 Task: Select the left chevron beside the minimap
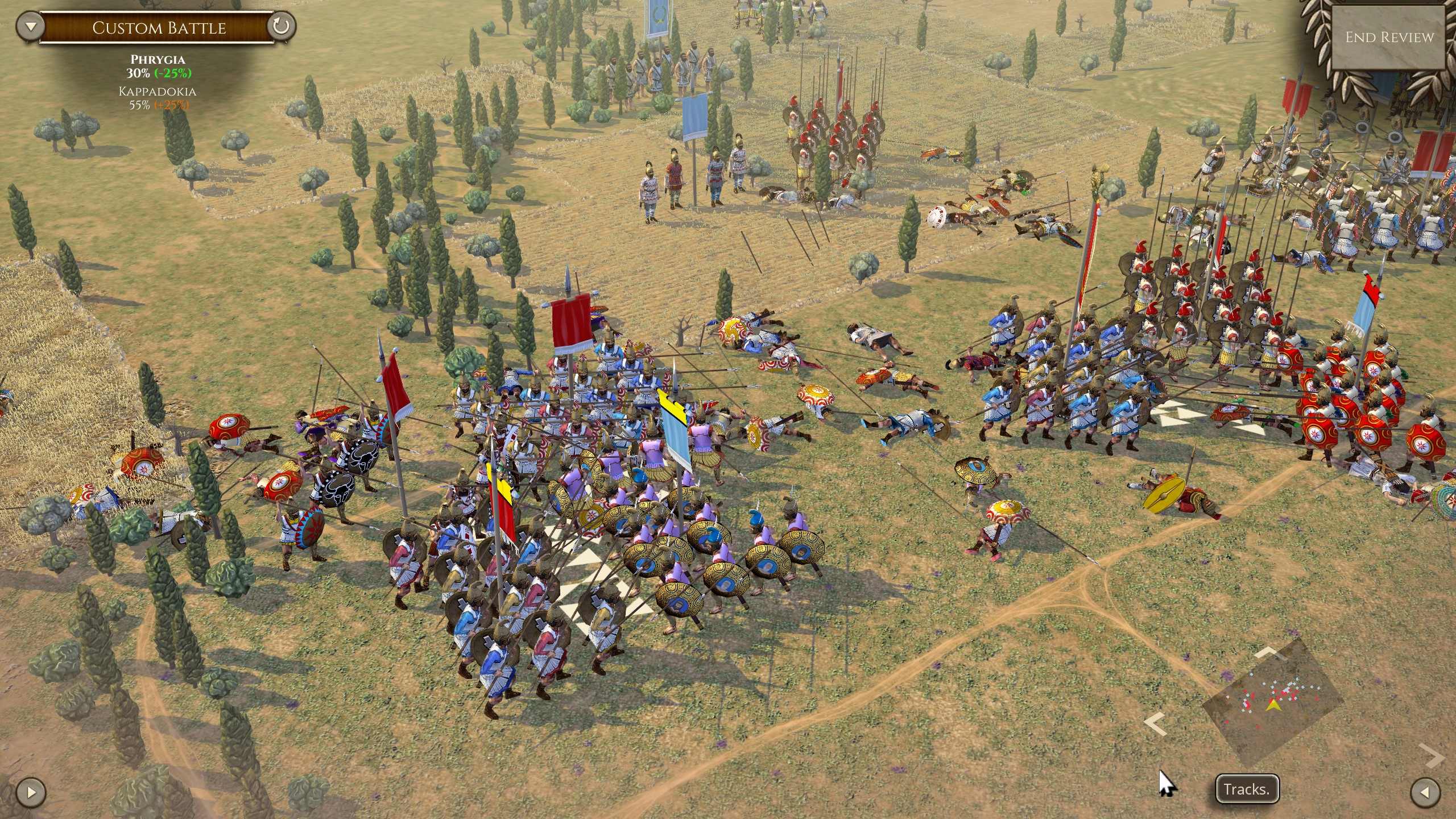[1155, 725]
